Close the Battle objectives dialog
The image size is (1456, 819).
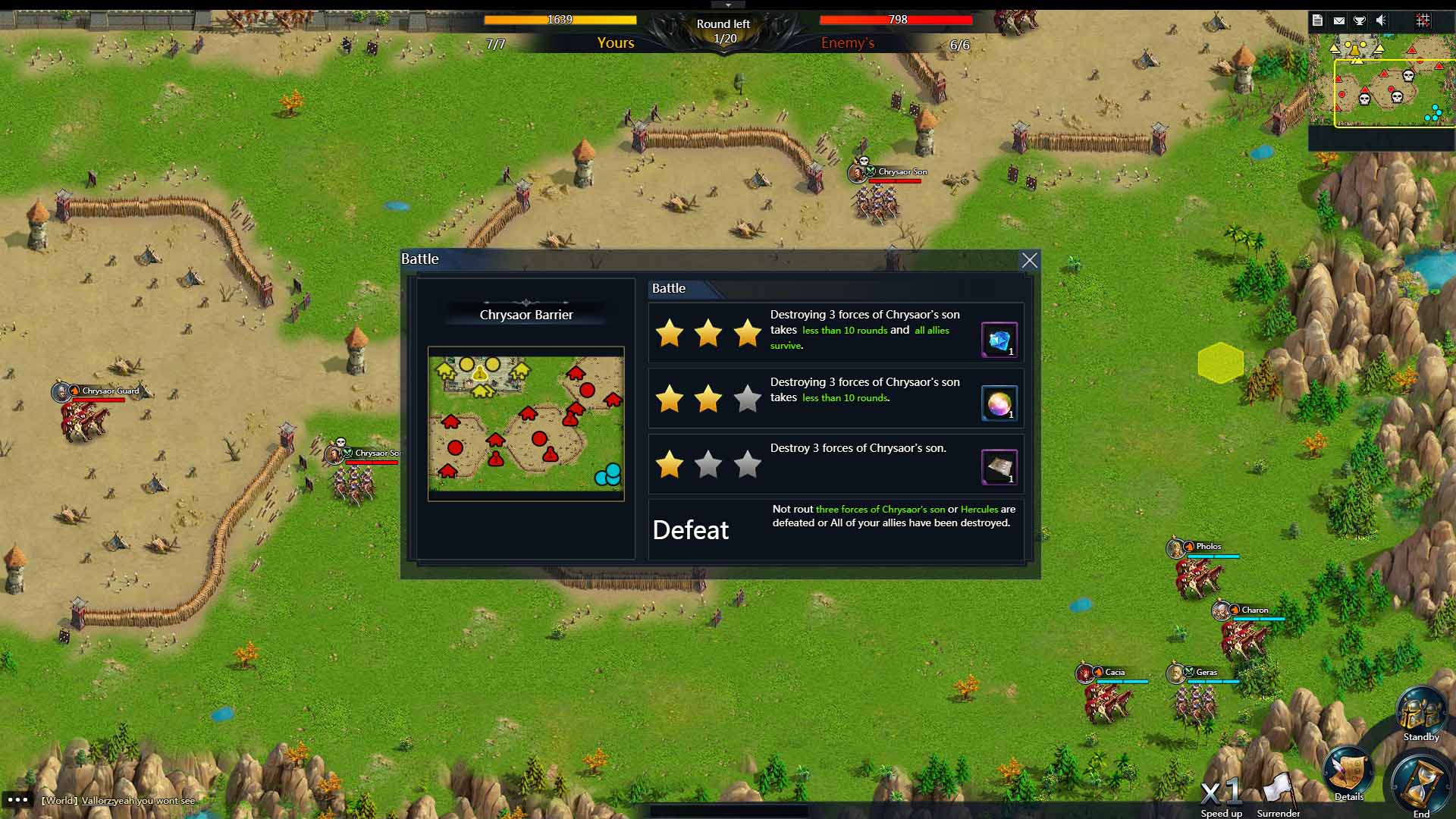(x=1029, y=261)
